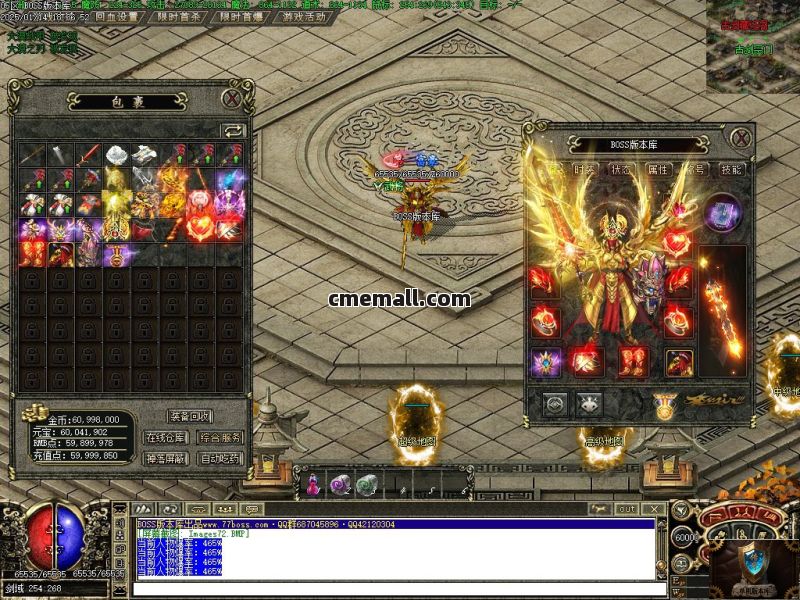
Task: Open the 回血设置 top menu button
Action: (116, 17)
